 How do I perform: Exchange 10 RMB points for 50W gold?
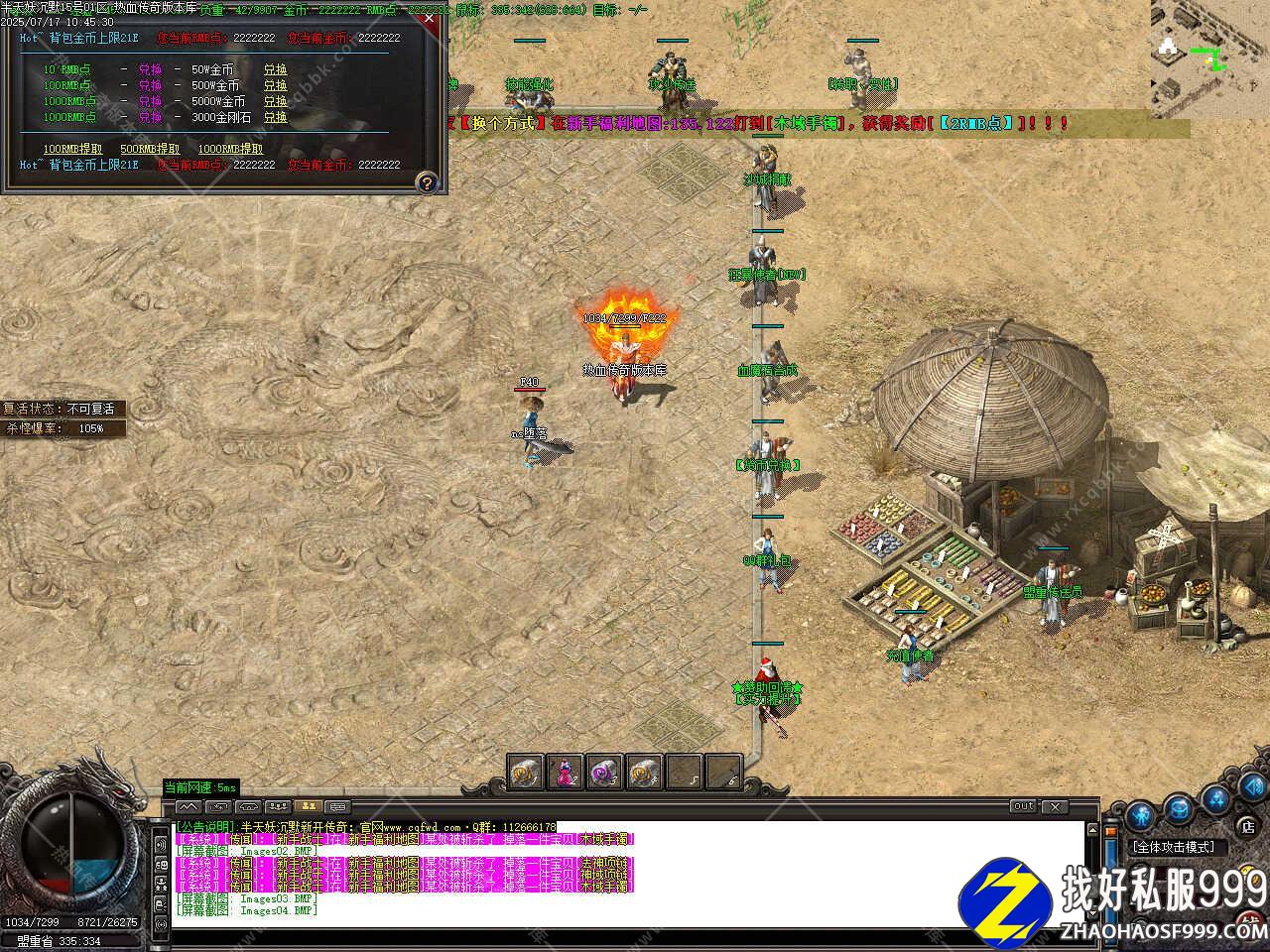click(x=275, y=70)
